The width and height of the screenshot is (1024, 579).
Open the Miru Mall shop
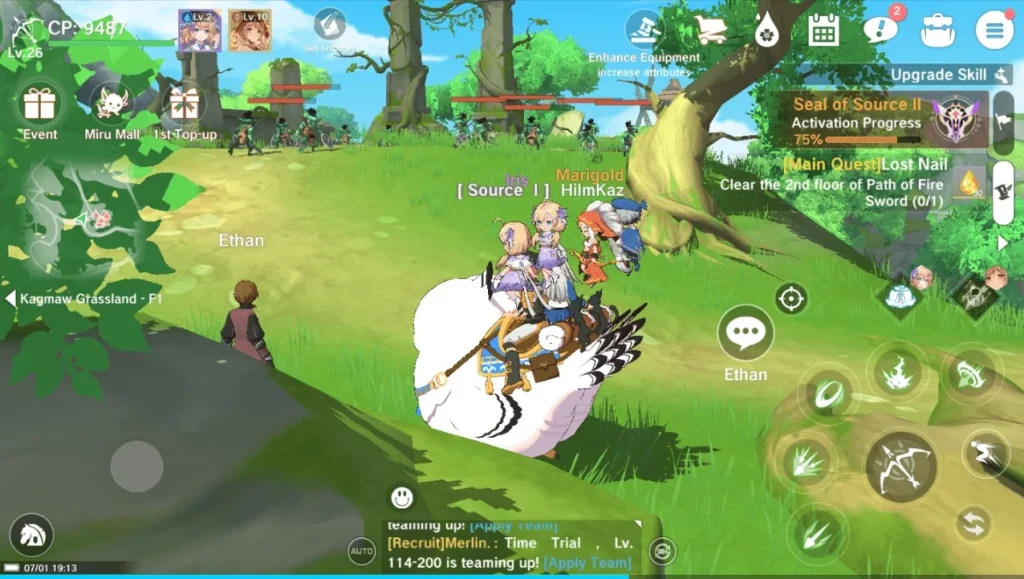click(x=112, y=105)
